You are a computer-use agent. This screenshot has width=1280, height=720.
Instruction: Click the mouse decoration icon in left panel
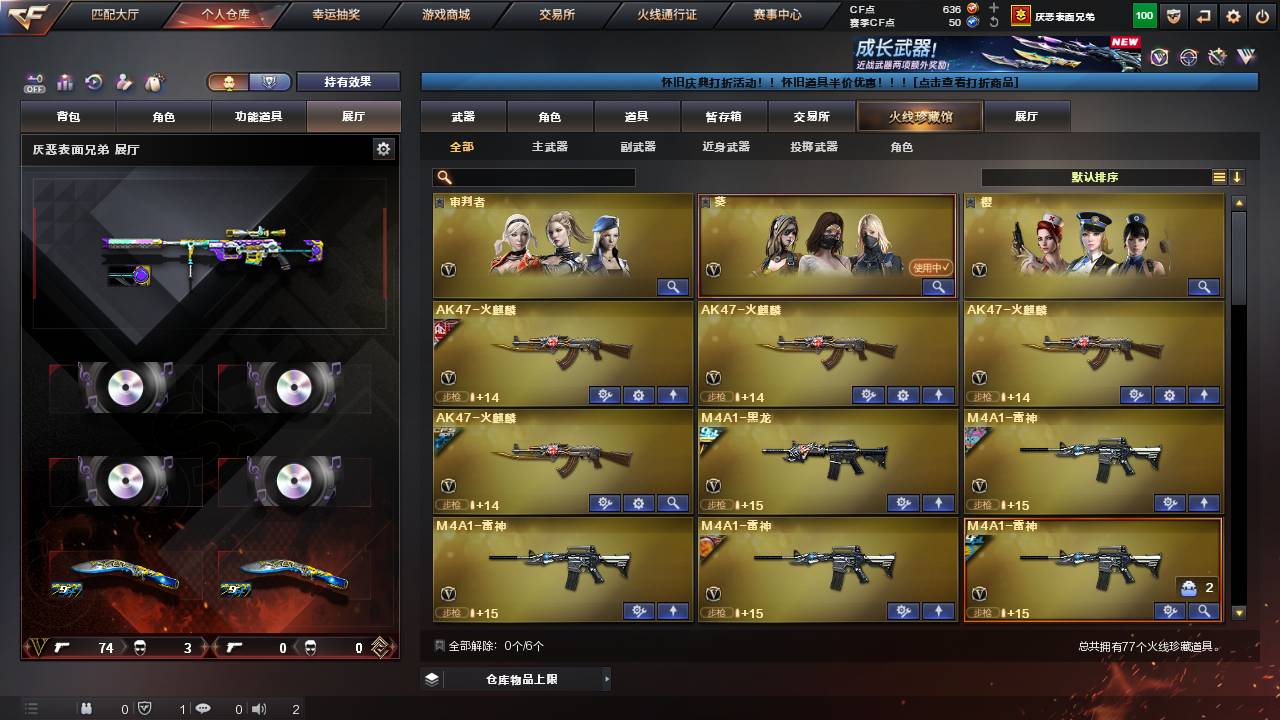tap(153, 83)
